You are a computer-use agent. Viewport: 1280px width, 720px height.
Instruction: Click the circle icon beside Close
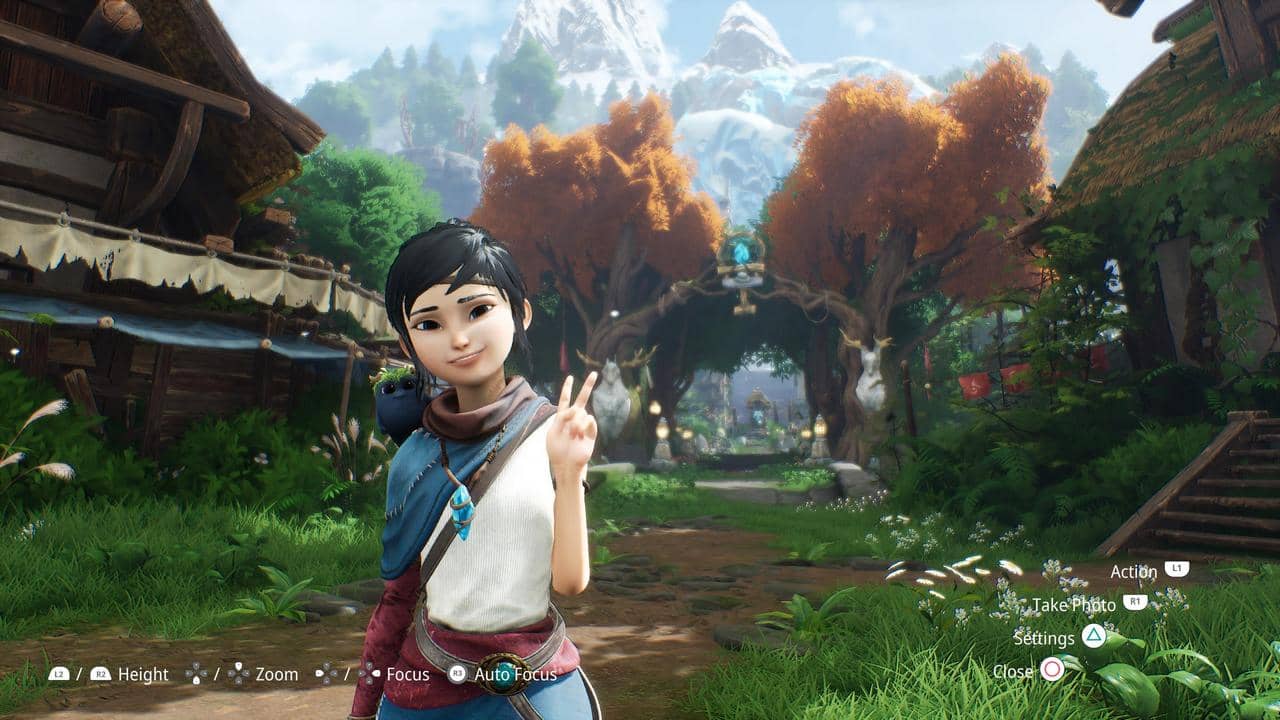[x=1052, y=669]
